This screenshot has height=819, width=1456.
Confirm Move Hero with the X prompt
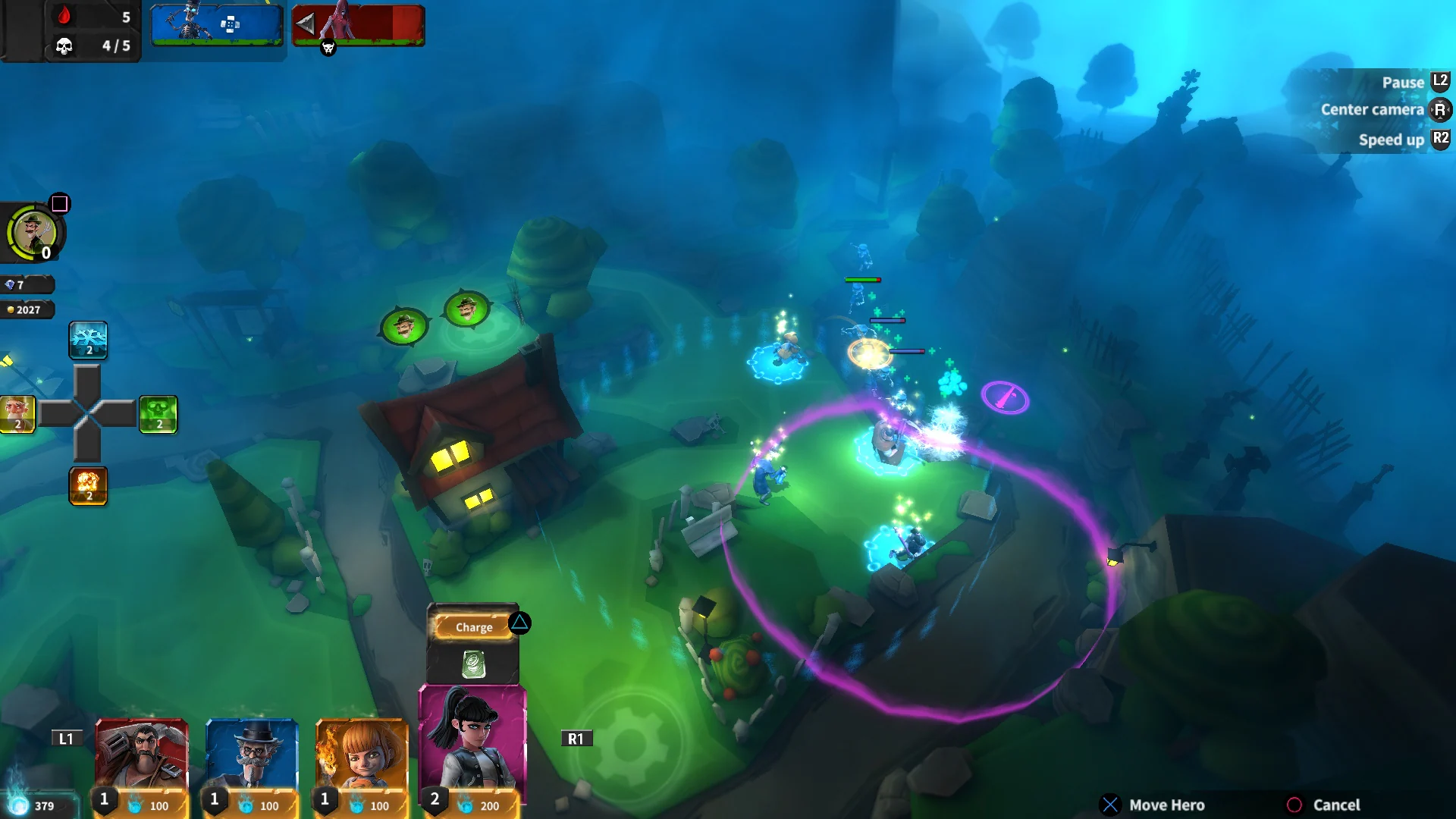[1112, 804]
